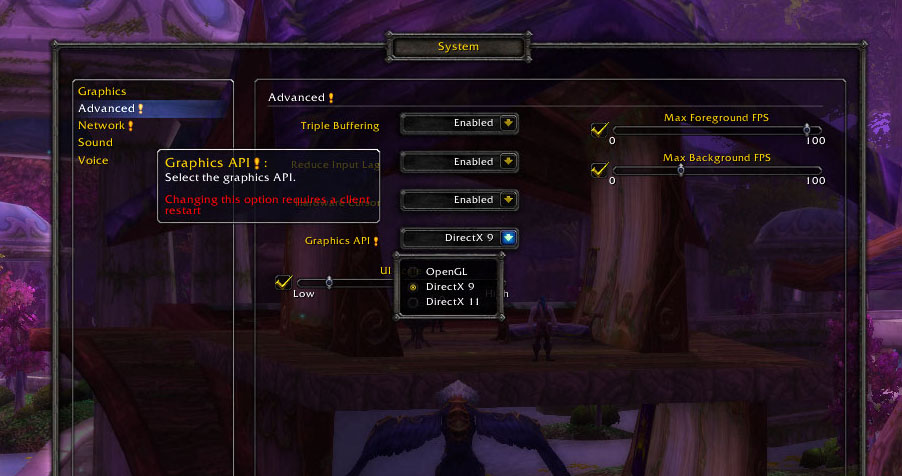Toggle the Max Background FPS checkbox
The height and width of the screenshot is (476, 902).
coord(600,169)
